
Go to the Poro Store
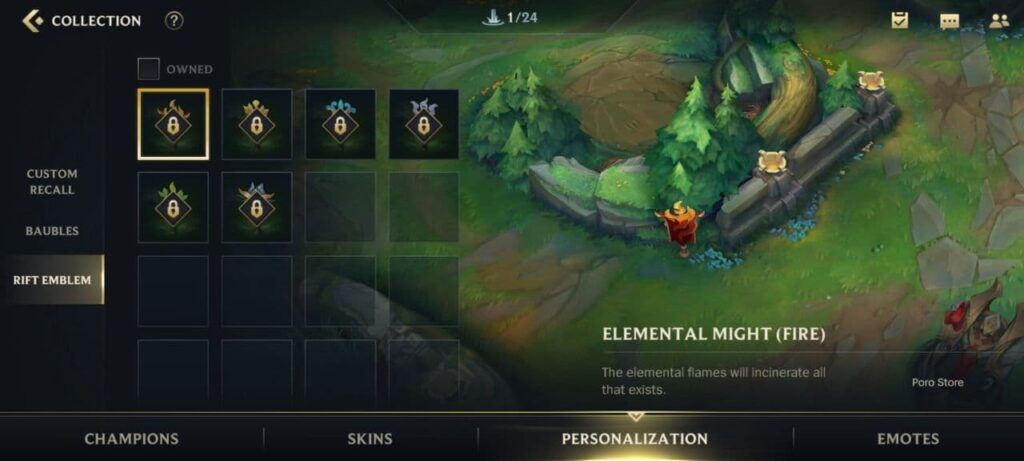[937, 382]
